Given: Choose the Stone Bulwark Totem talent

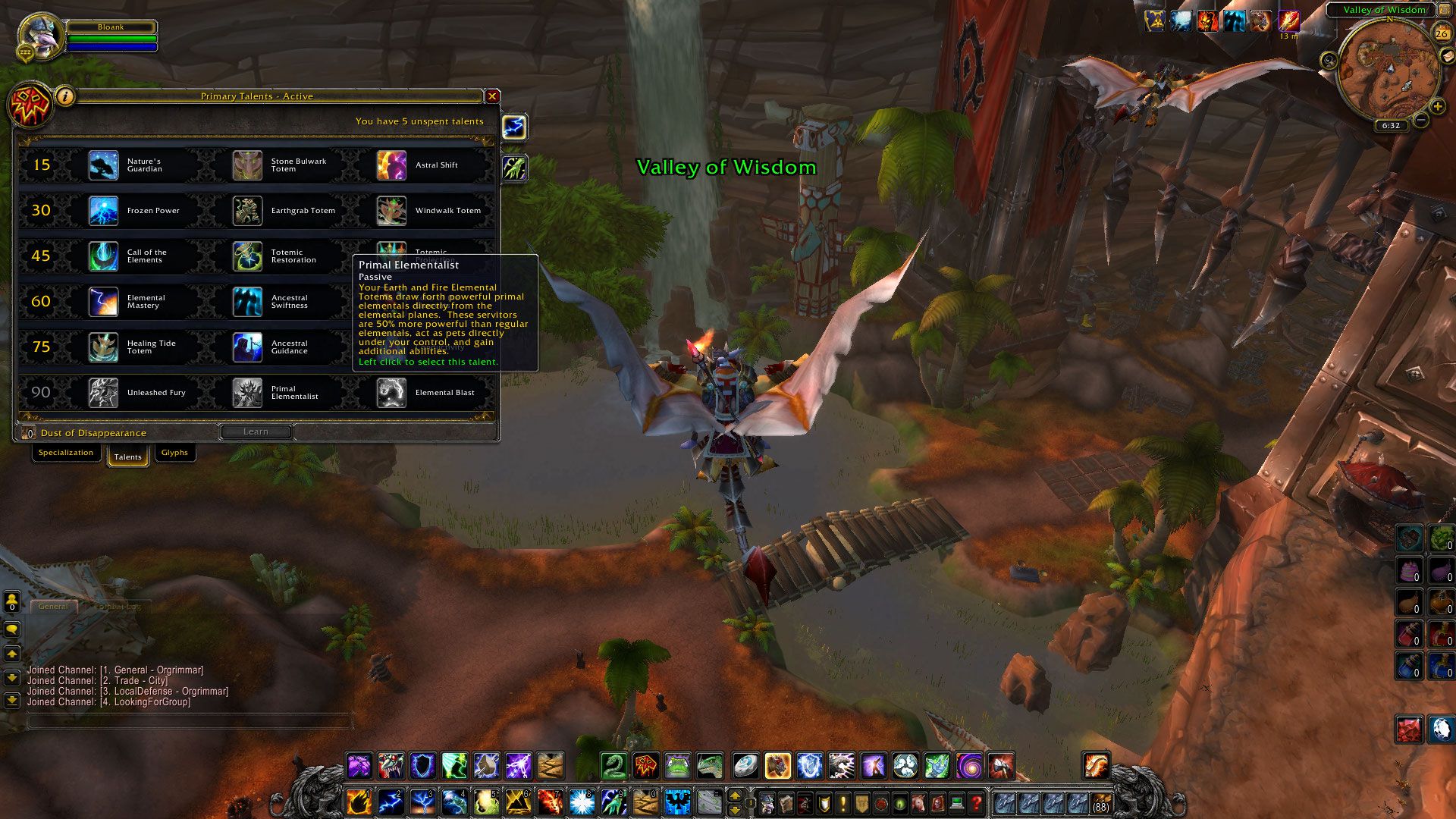Looking at the screenshot, I should [247, 165].
